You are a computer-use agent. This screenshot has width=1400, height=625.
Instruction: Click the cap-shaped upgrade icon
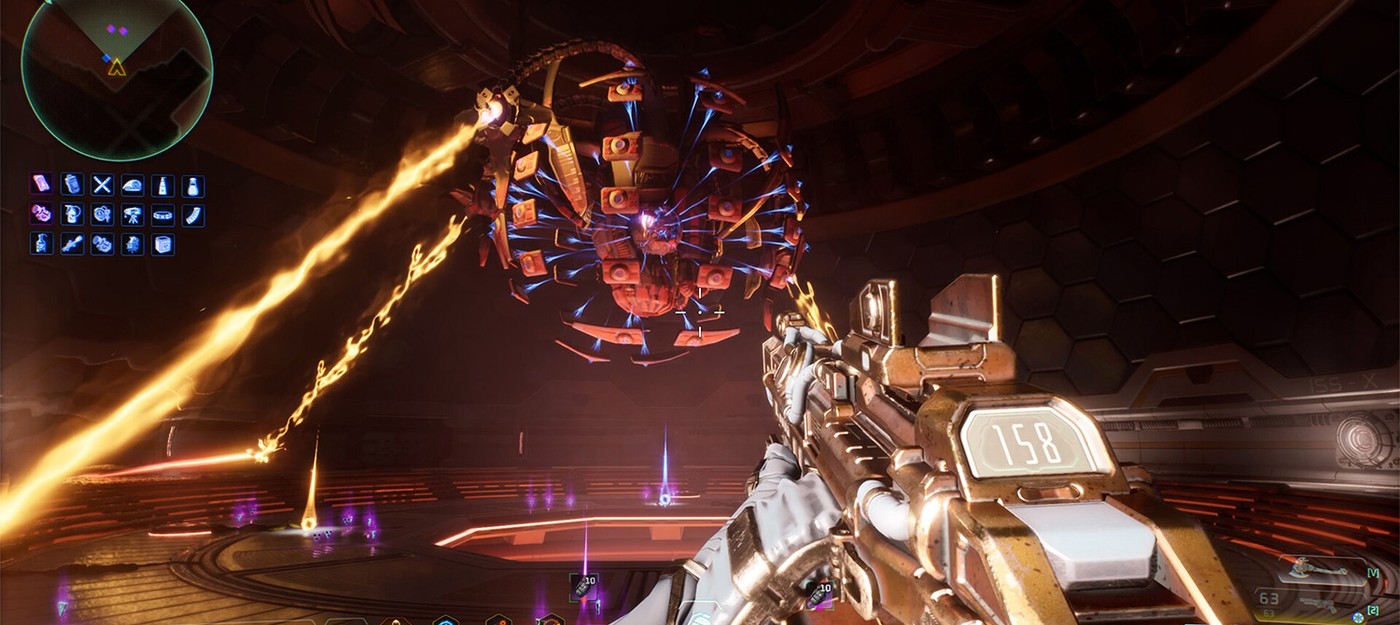point(132,184)
